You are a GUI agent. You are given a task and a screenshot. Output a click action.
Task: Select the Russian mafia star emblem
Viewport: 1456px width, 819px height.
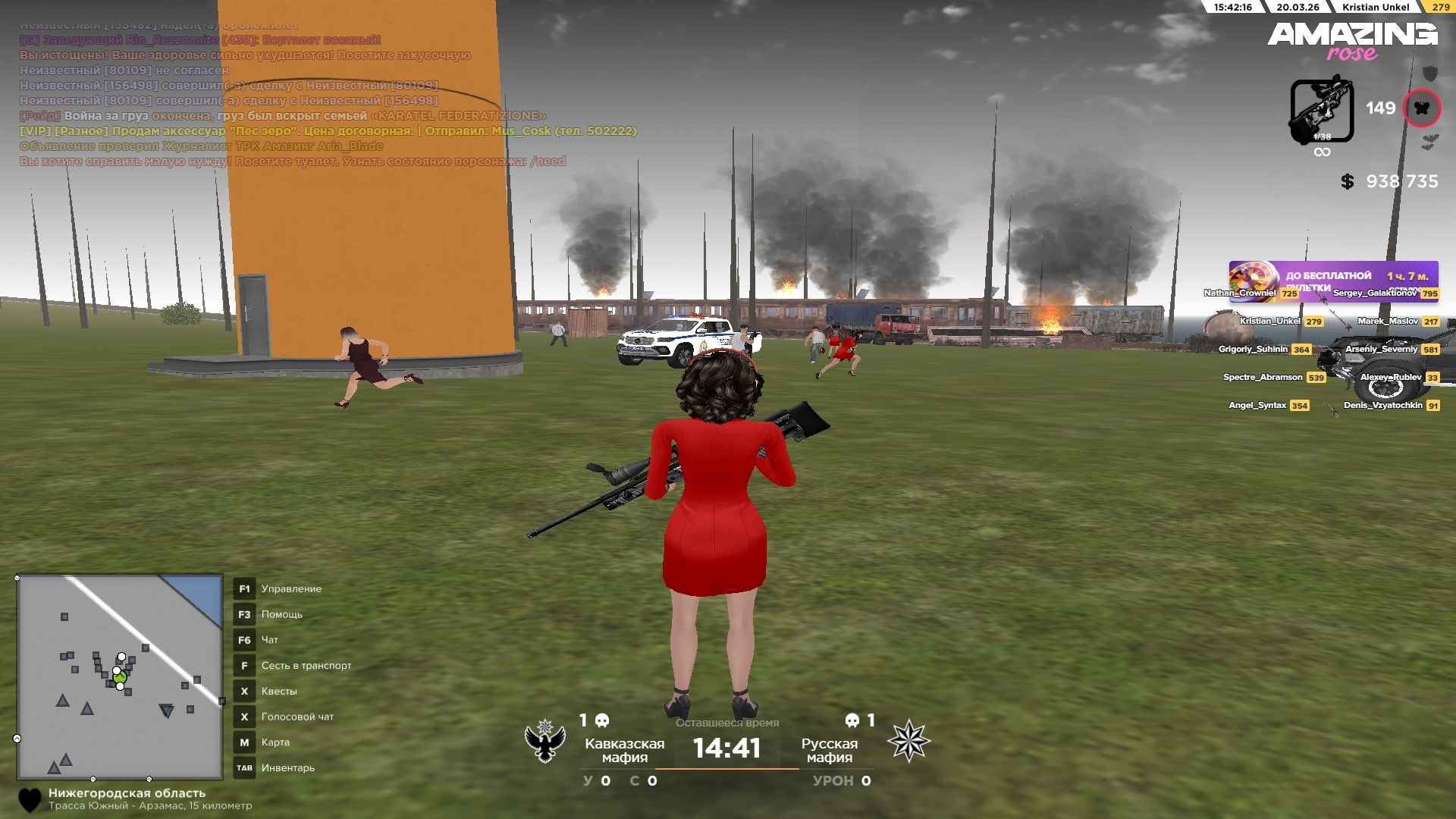coord(908,742)
